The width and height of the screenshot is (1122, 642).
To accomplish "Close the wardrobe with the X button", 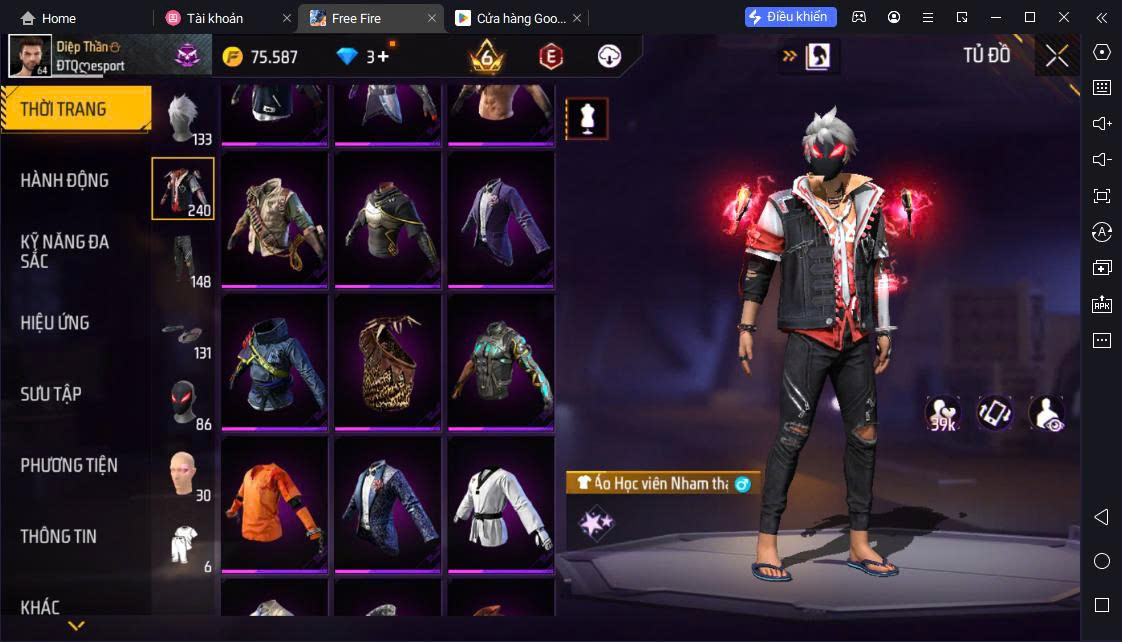I will (1057, 56).
